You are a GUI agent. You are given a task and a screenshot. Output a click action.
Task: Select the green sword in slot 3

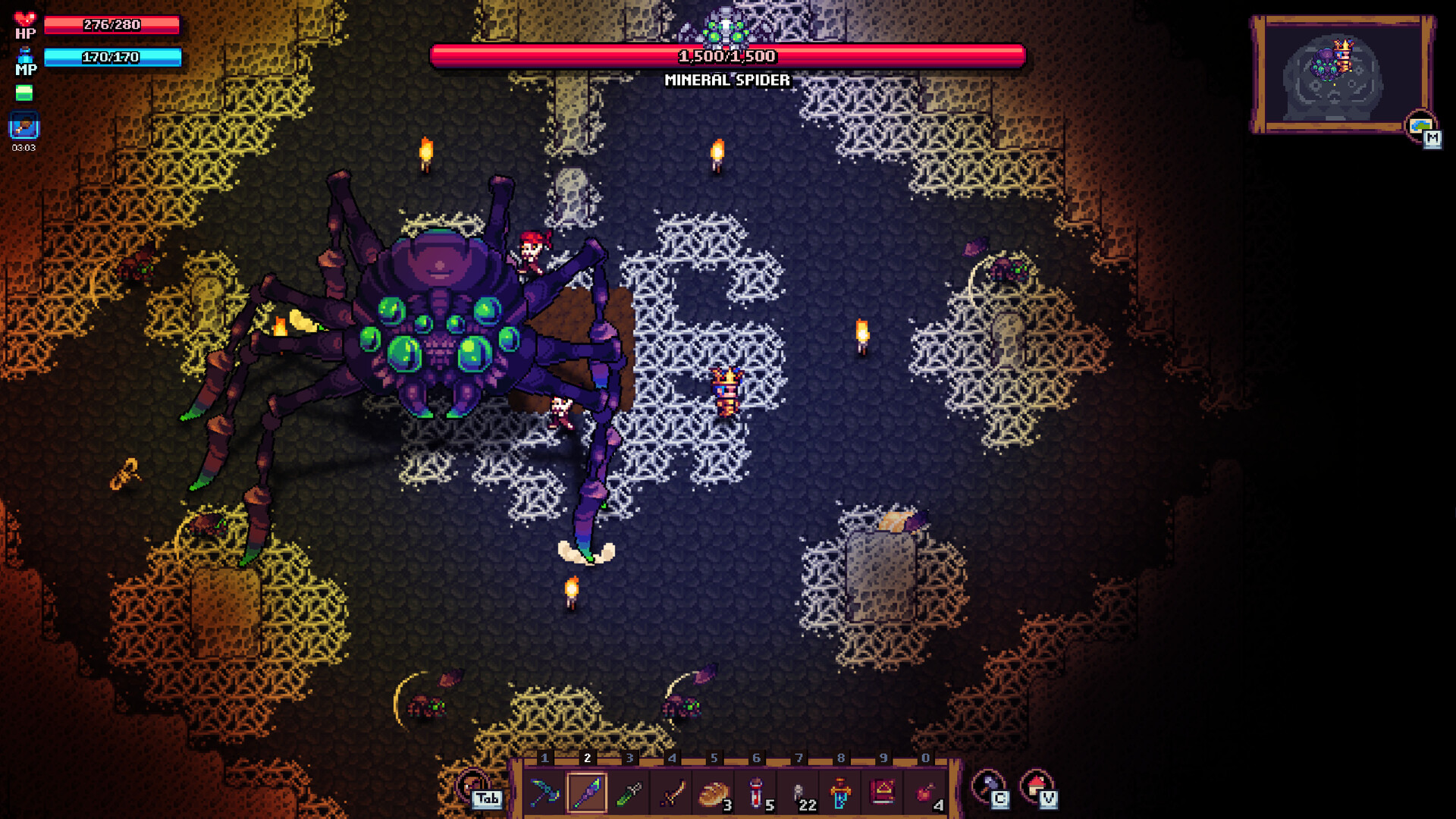628,791
